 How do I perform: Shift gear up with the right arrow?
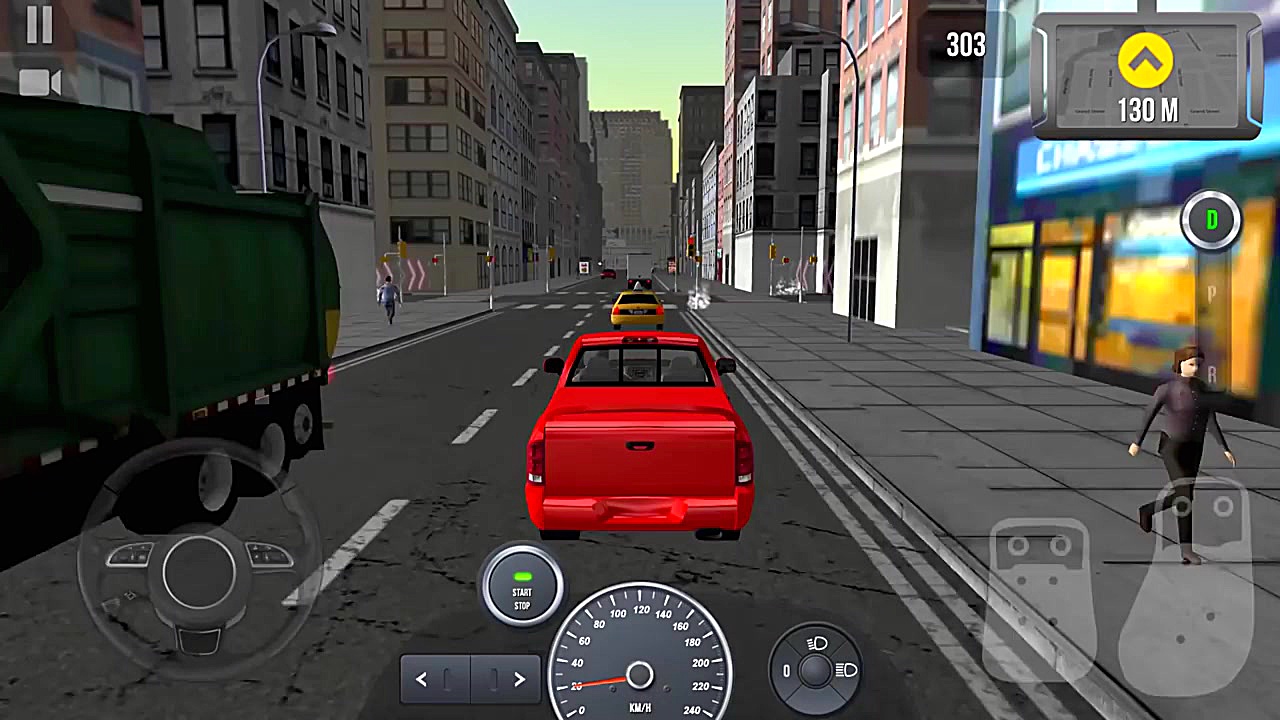[x=519, y=678]
